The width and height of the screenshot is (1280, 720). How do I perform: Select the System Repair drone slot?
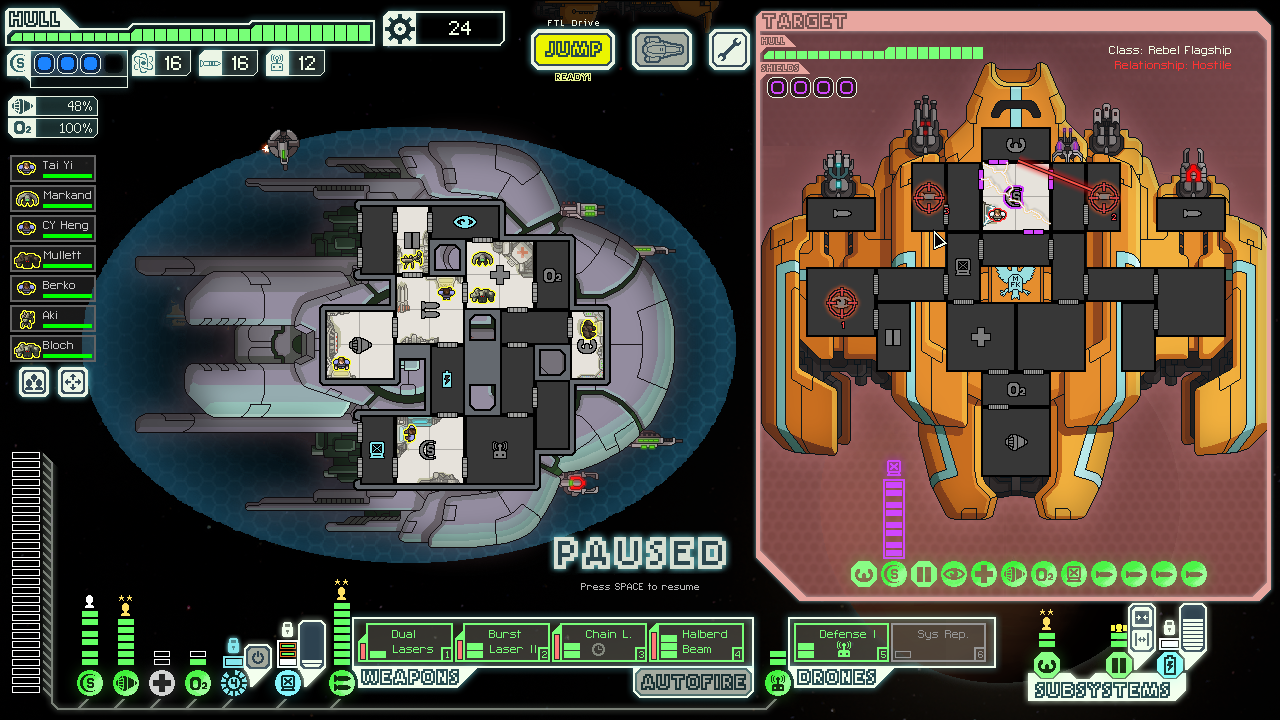940,642
